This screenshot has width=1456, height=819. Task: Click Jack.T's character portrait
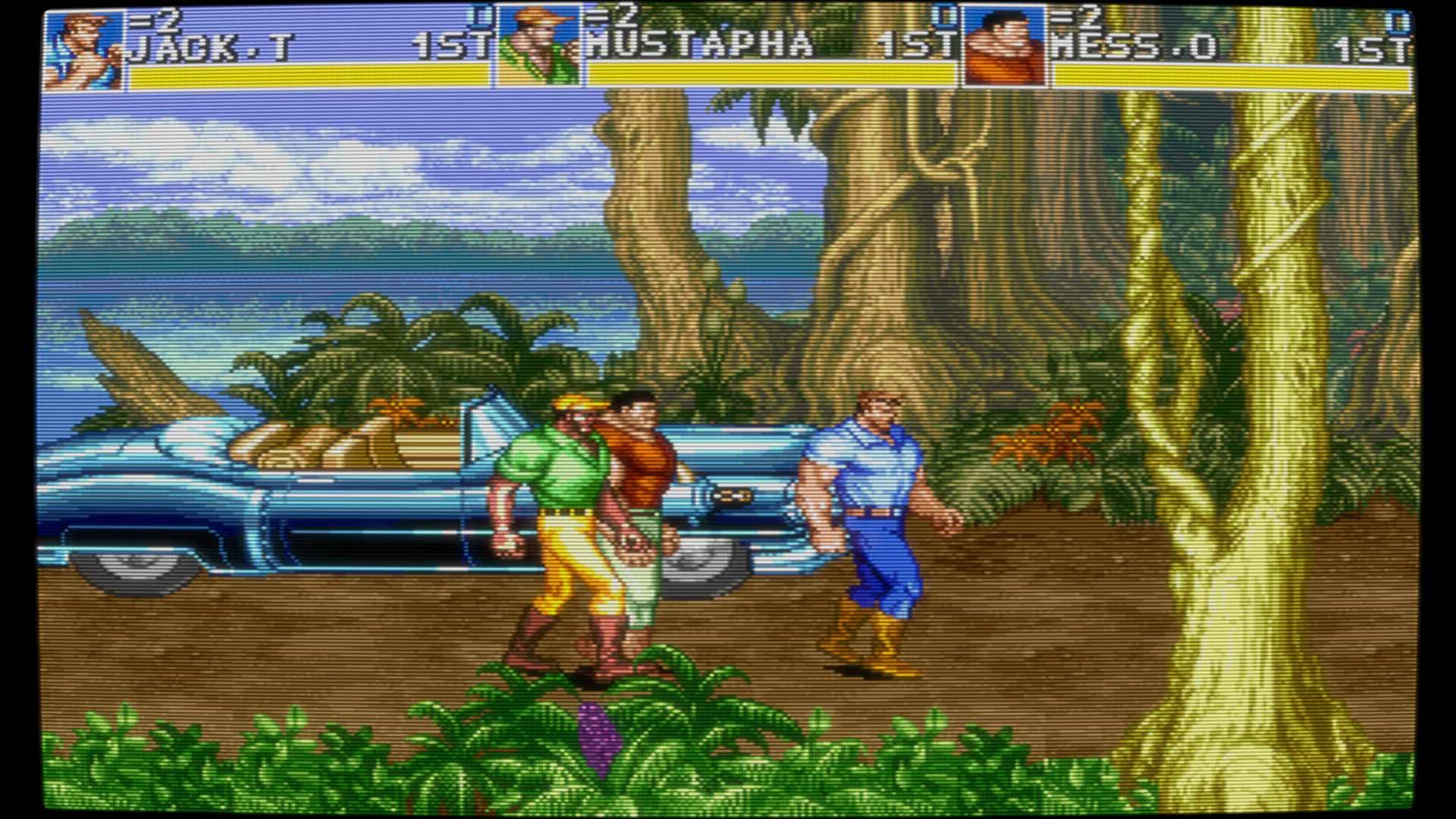[x=83, y=50]
